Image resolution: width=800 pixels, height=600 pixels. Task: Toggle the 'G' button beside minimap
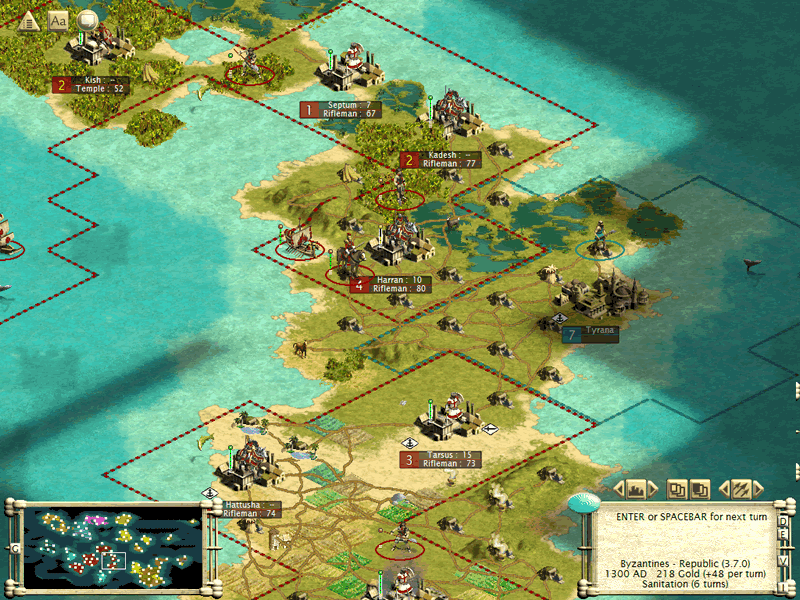(x=14, y=548)
